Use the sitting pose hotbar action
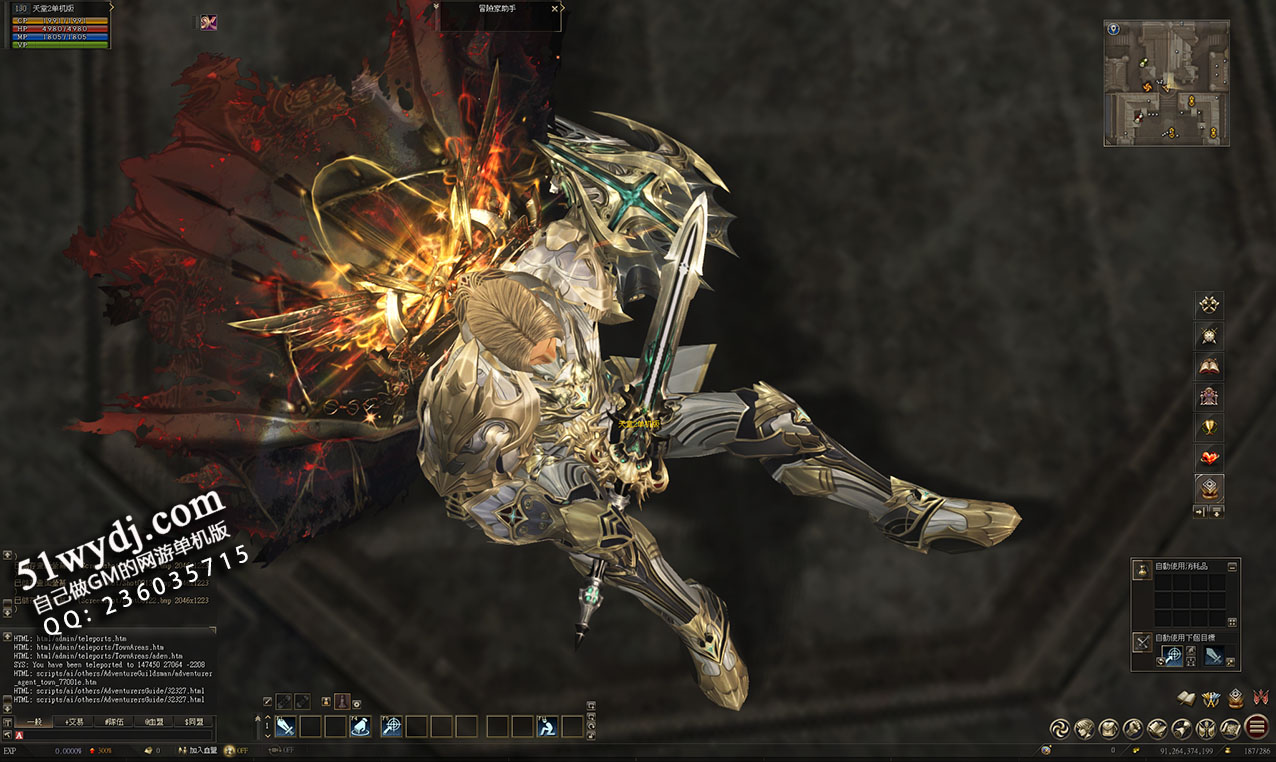1276x762 pixels. coord(548,726)
